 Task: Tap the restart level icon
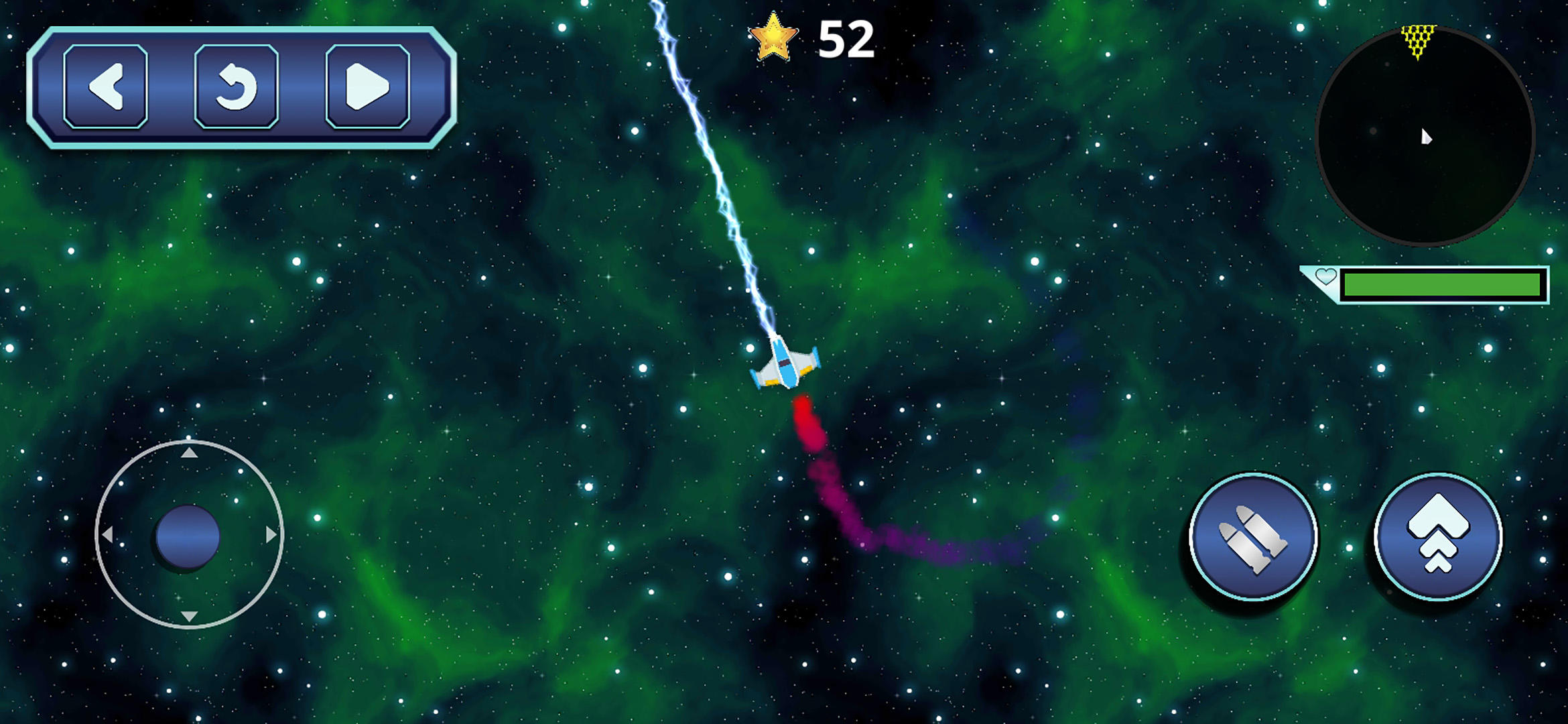239,88
